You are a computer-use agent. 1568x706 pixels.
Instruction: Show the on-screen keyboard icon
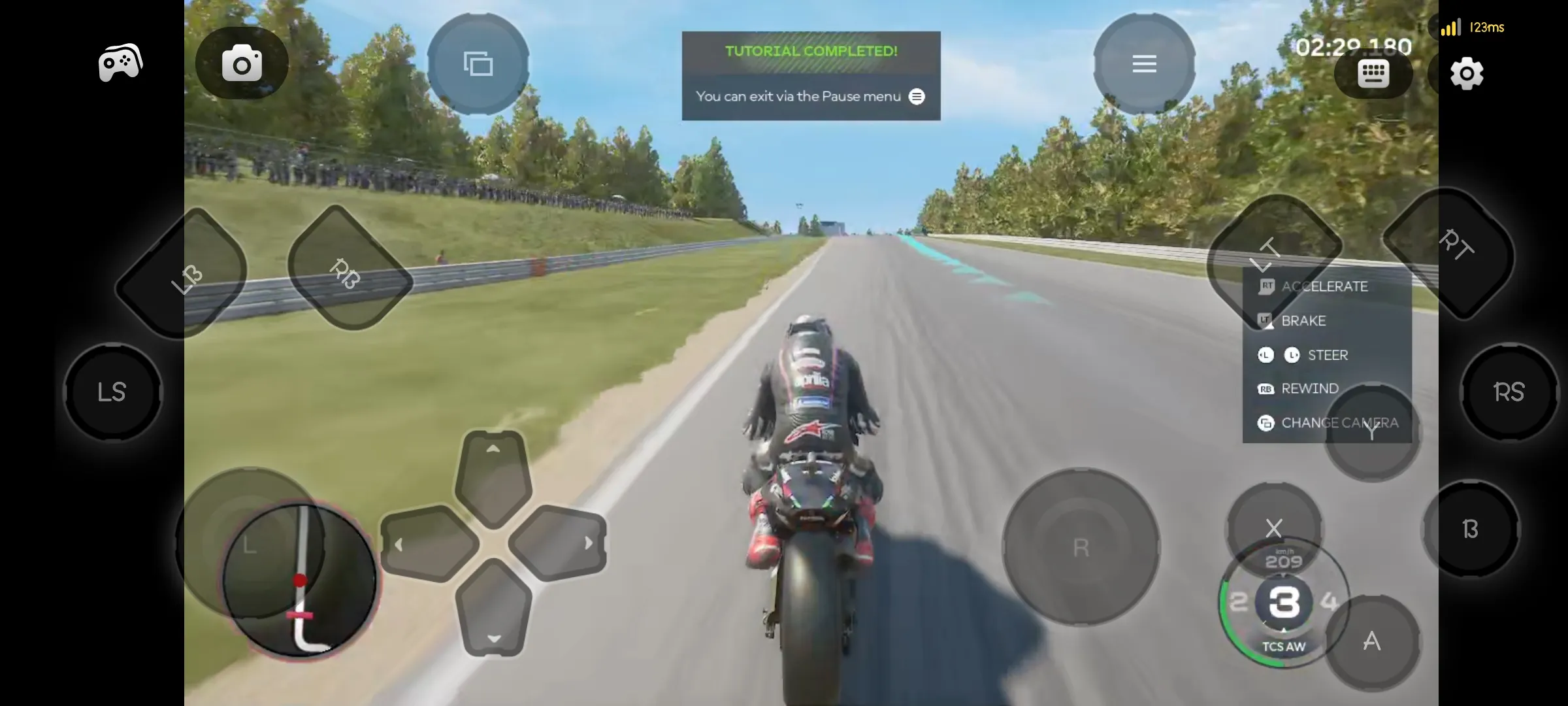coord(1373,74)
